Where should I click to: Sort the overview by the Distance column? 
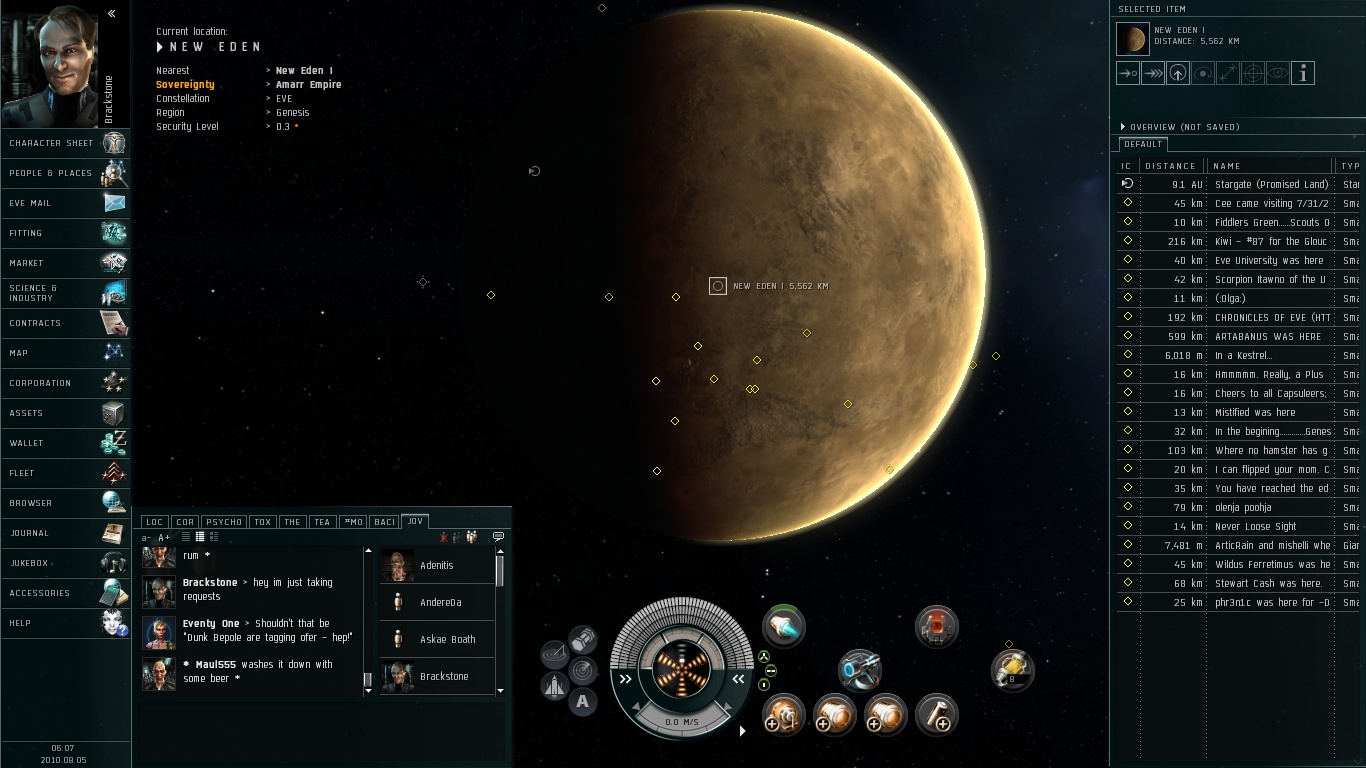1170,166
